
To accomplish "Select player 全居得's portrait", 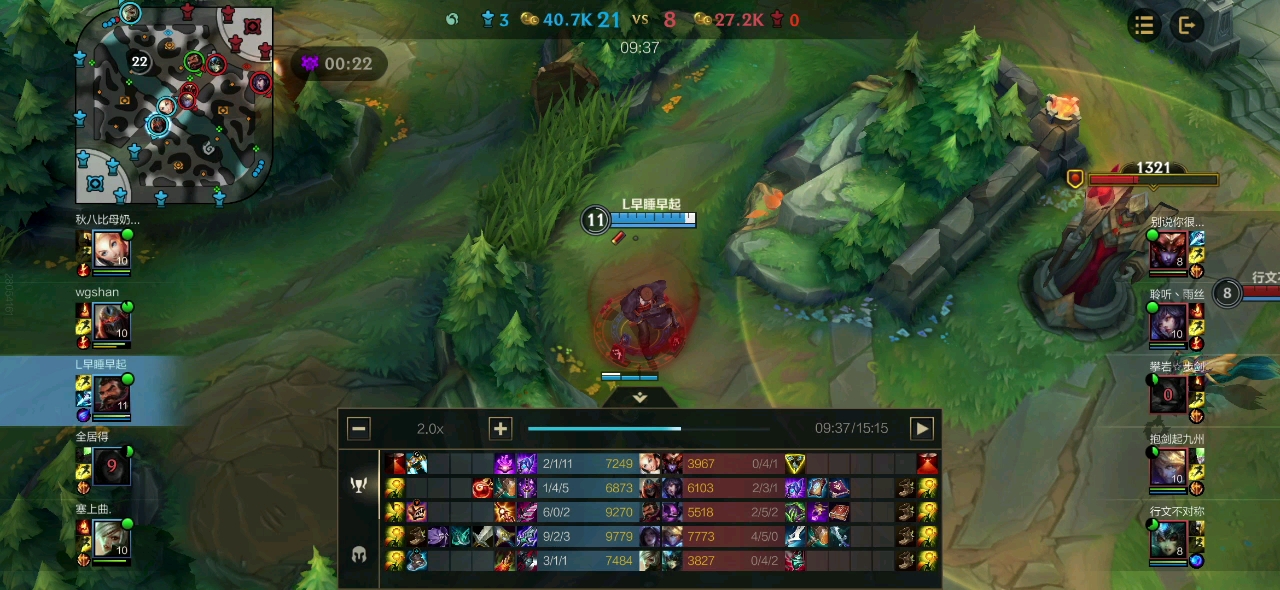I will coord(111,467).
